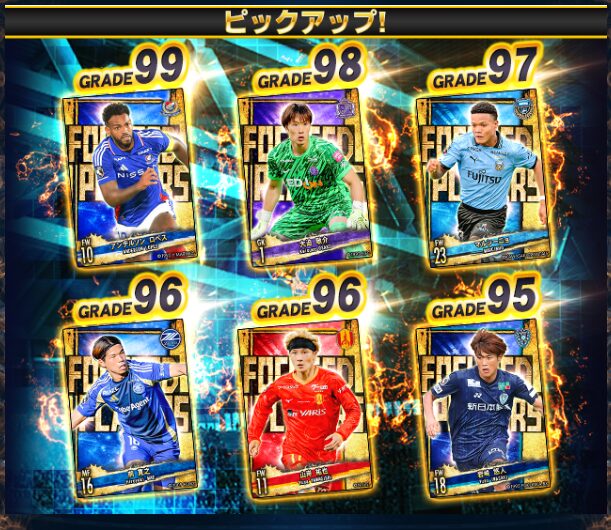Pick the Grade 97 FW number 23 card
The image size is (611, 530).
point(485,180)
